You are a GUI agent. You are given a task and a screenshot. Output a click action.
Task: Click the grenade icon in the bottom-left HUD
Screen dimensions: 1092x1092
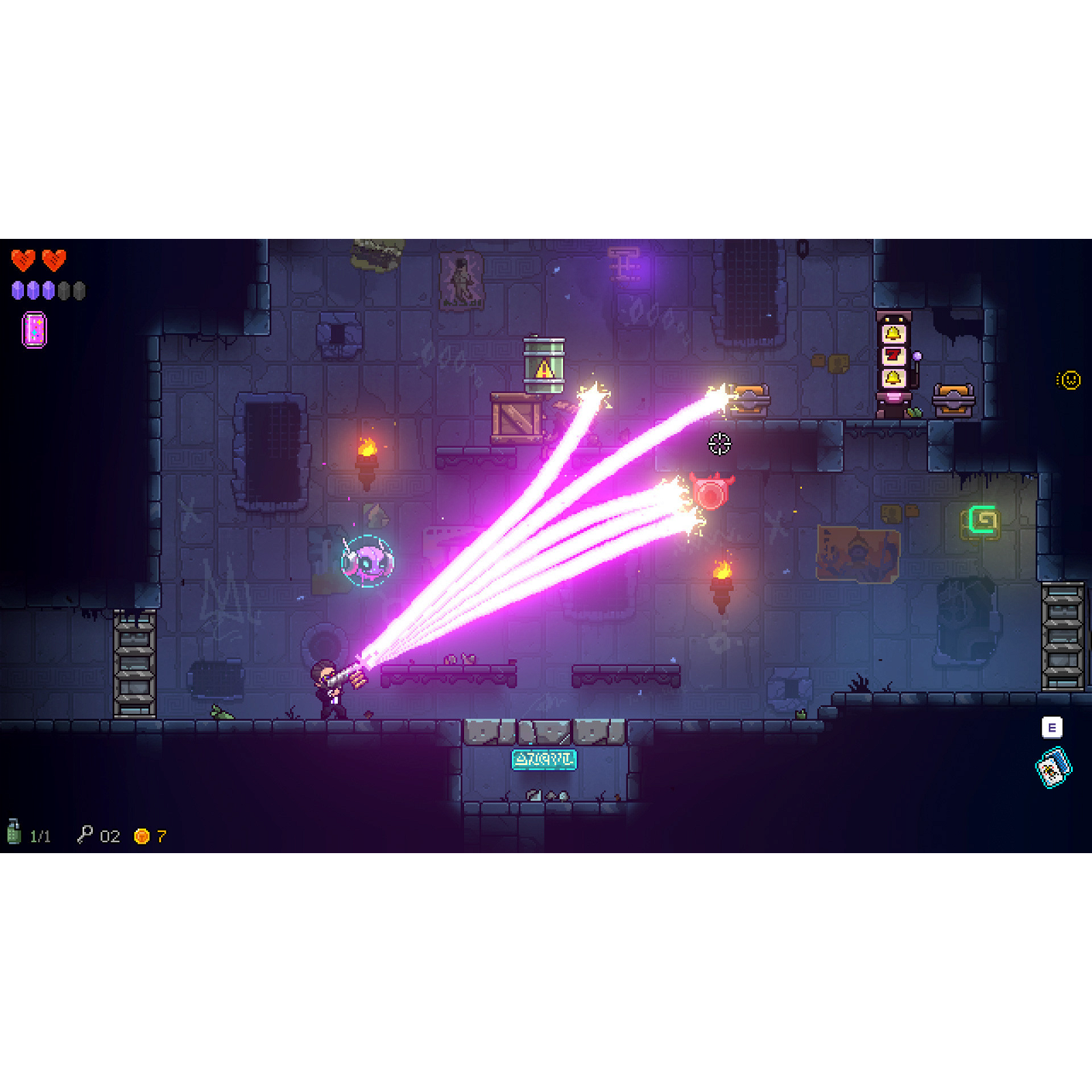tap(14, 833)
